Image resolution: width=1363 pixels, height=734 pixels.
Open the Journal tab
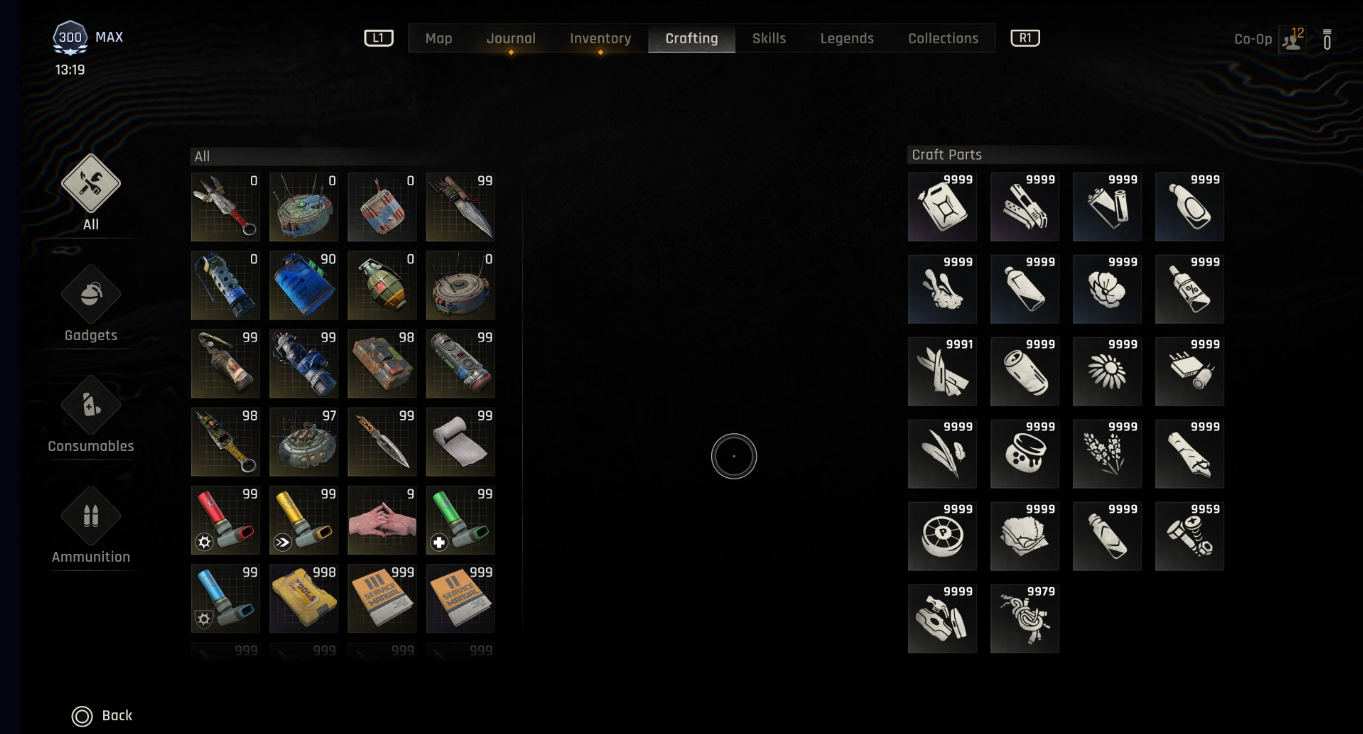[511, 38]
